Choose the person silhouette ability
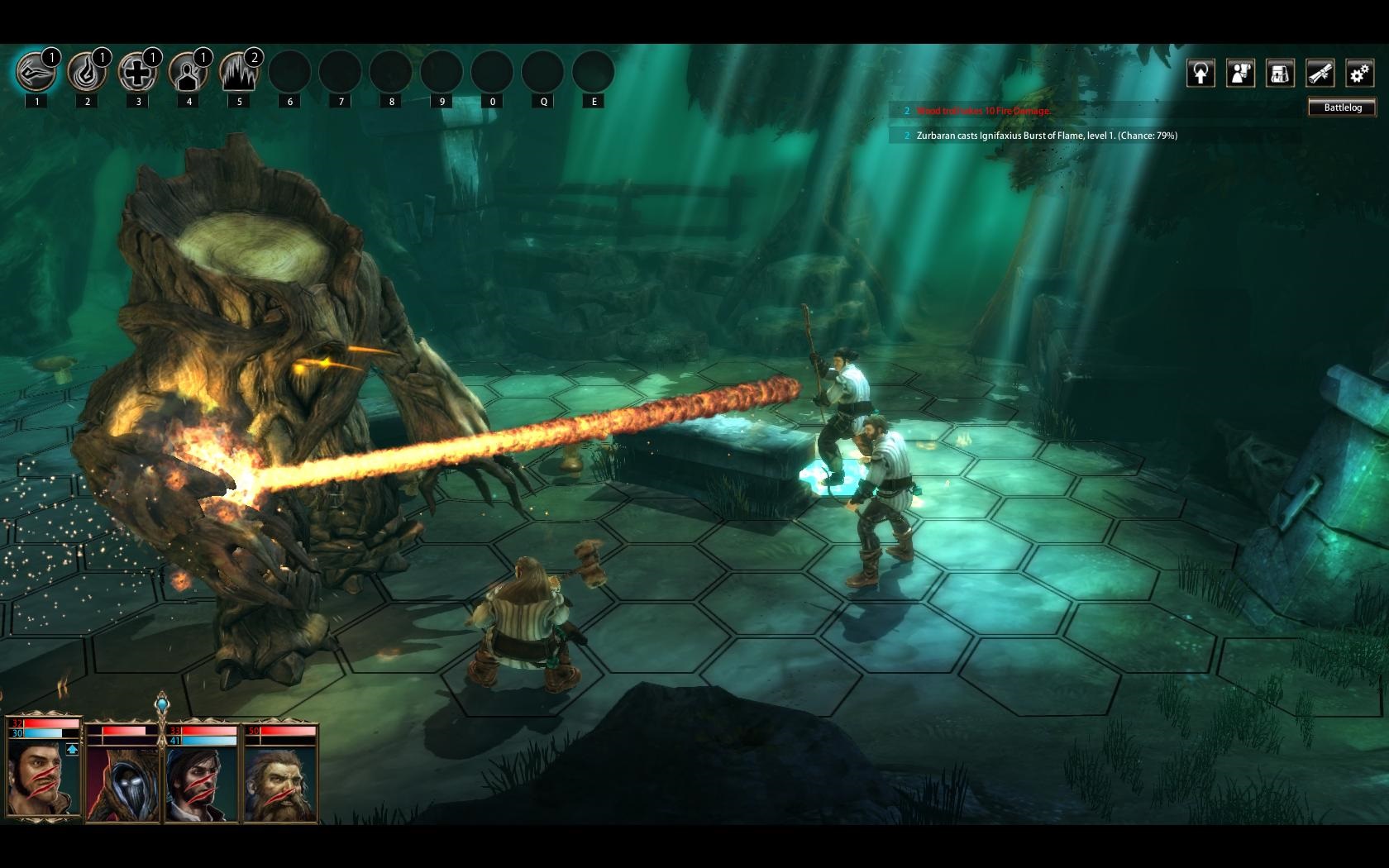This screenshot has height=868, width=1389. tap(188, 74)
